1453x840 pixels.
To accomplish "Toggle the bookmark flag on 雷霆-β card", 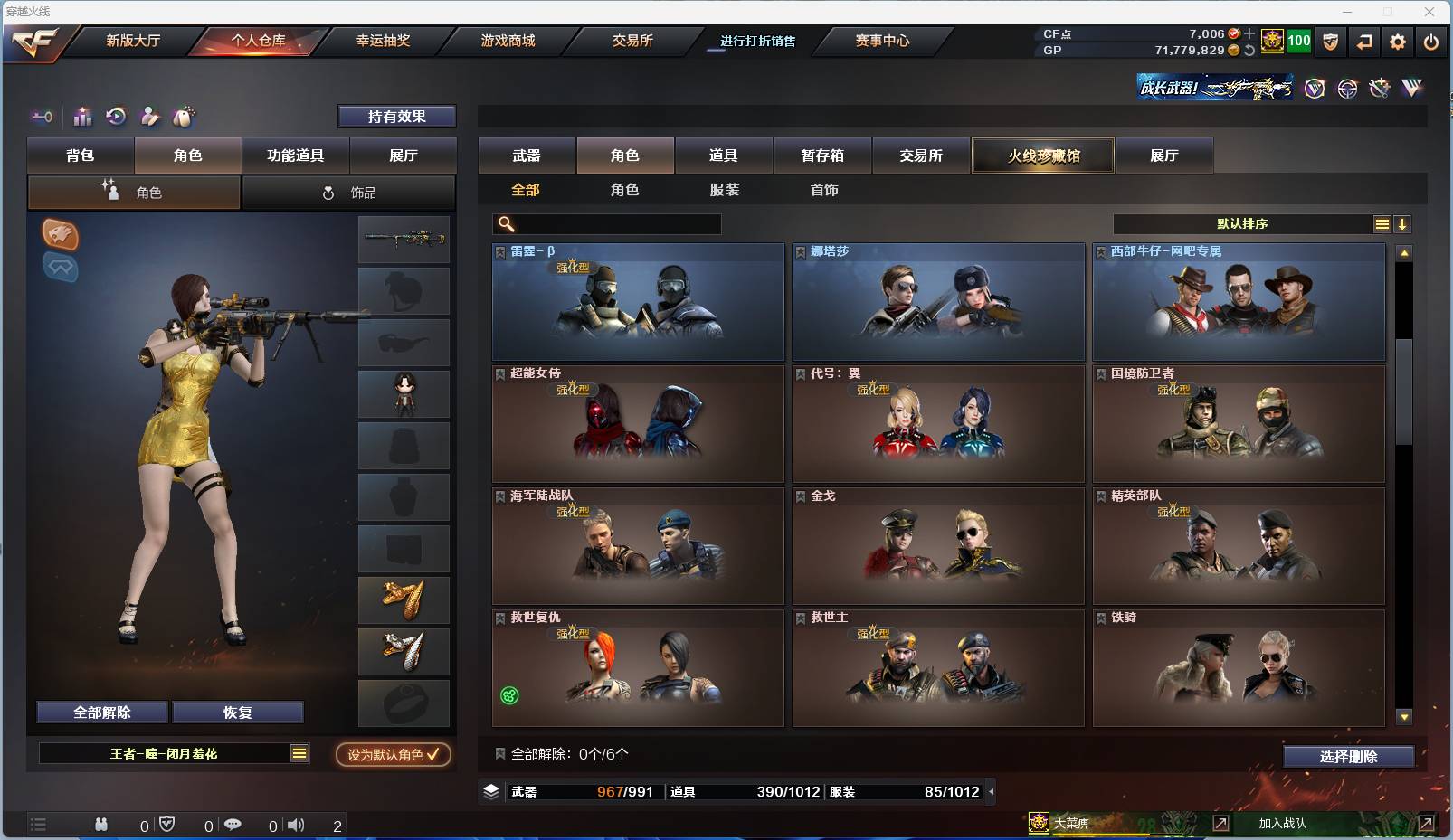I will click(499, 250).
